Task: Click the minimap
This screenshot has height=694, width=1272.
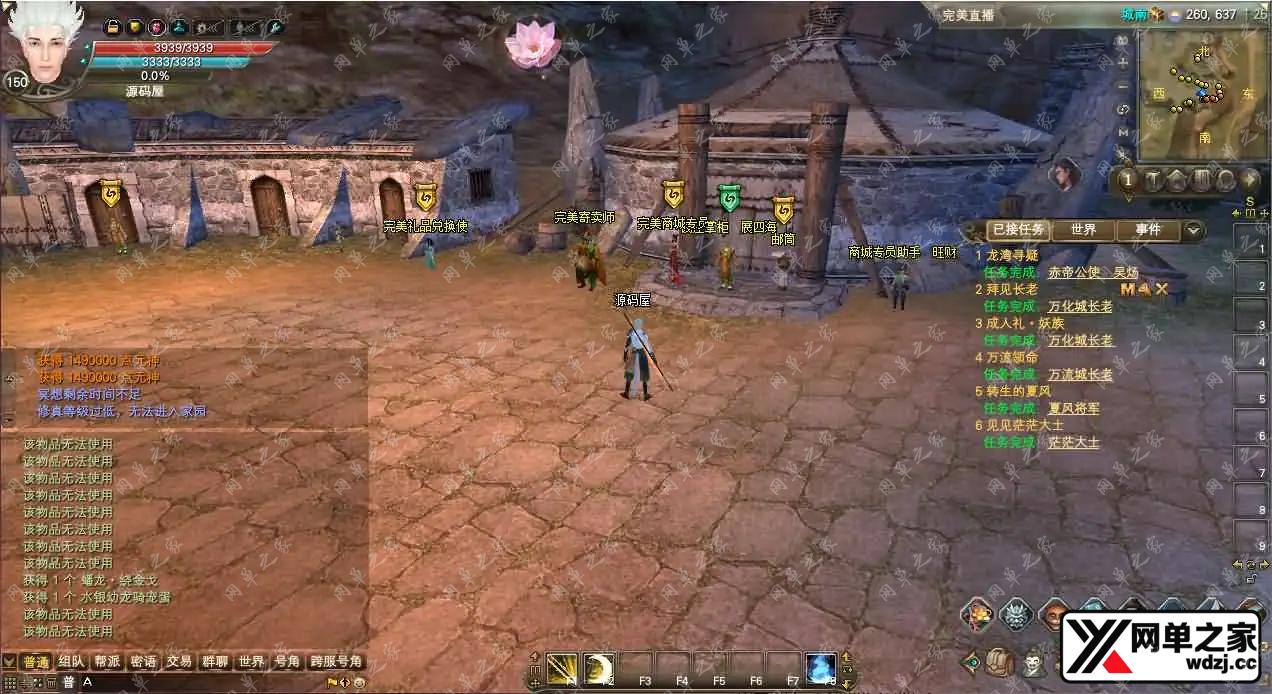Action: coord(1187,94)
